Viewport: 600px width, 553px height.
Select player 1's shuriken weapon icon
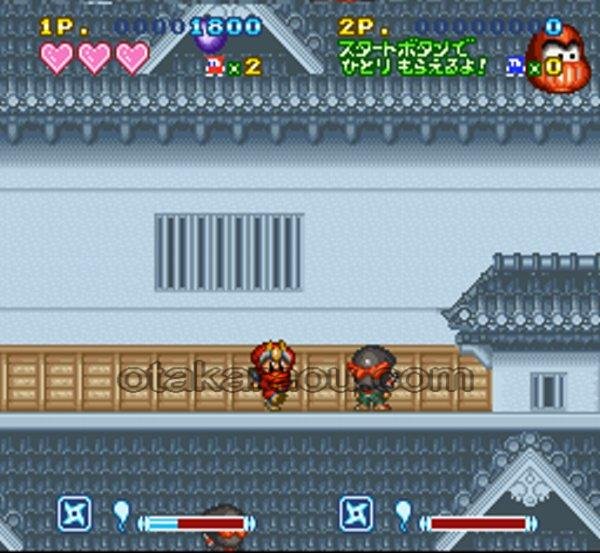coord(74,514)
